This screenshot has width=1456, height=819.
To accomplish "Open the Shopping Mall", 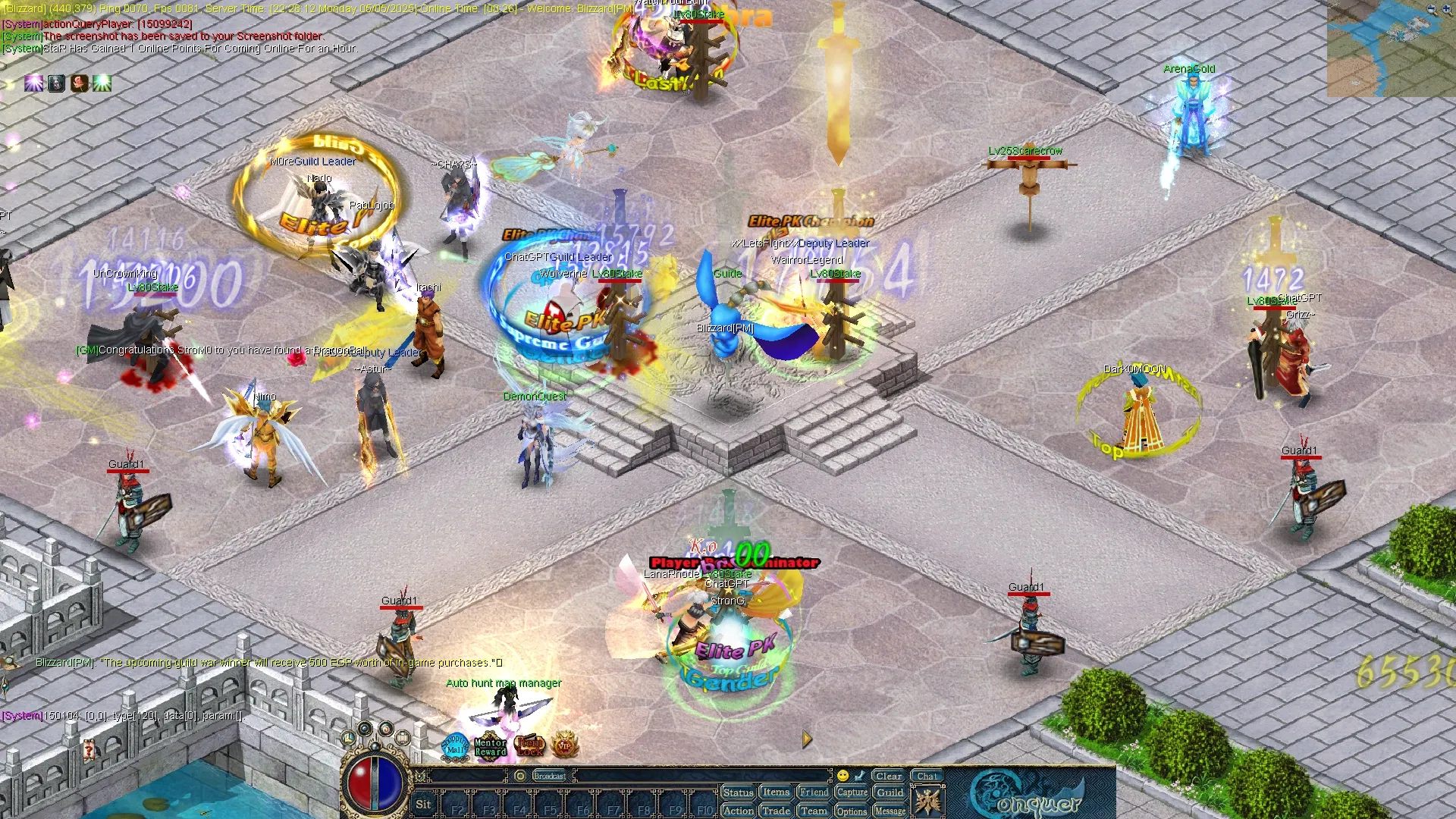I will coord(456,745).
